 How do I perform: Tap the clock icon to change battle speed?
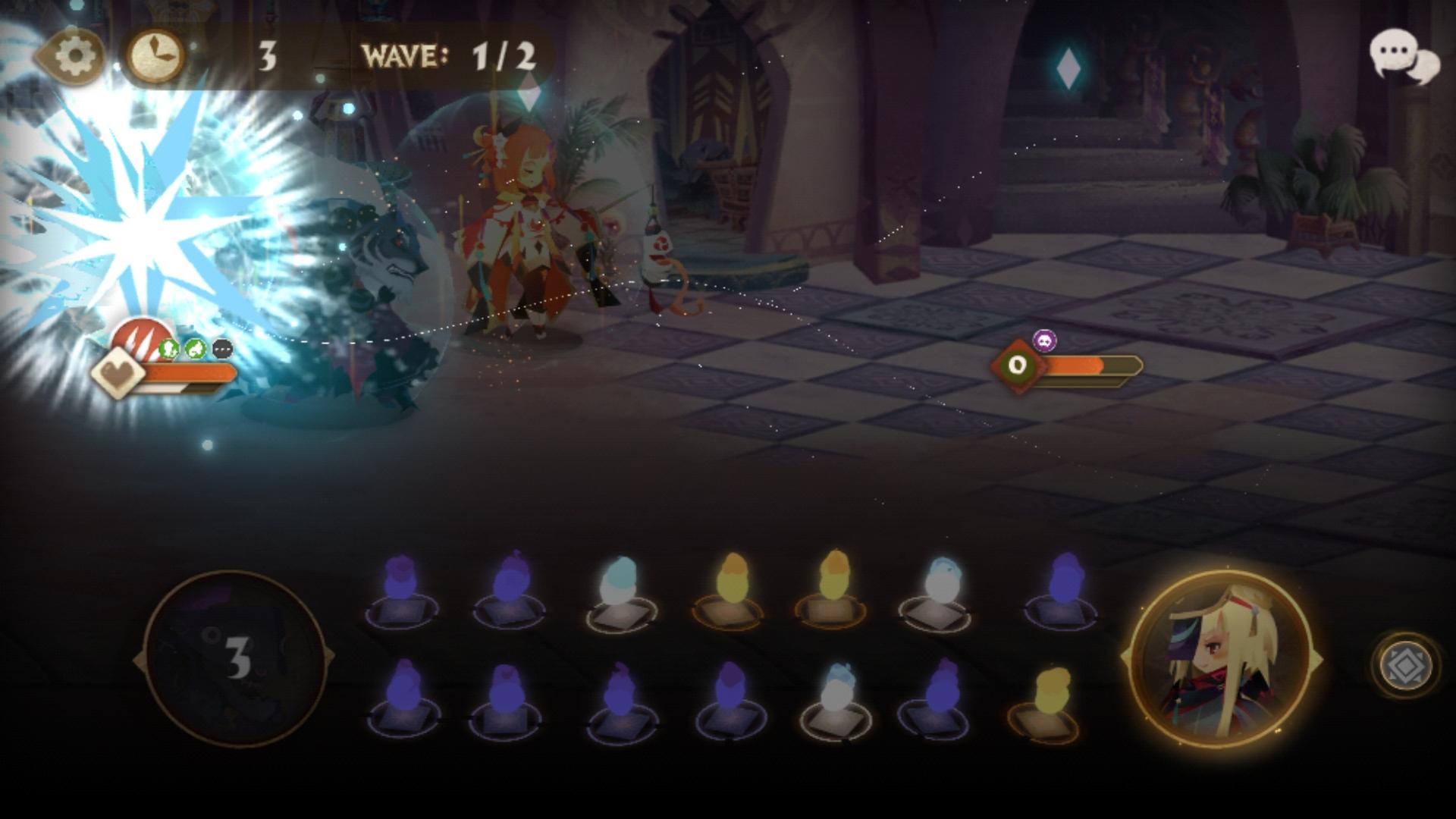154,53
